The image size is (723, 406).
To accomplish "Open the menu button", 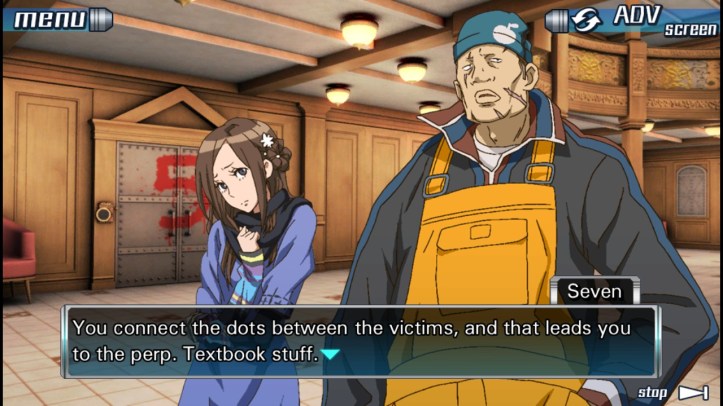I will 55,18.
